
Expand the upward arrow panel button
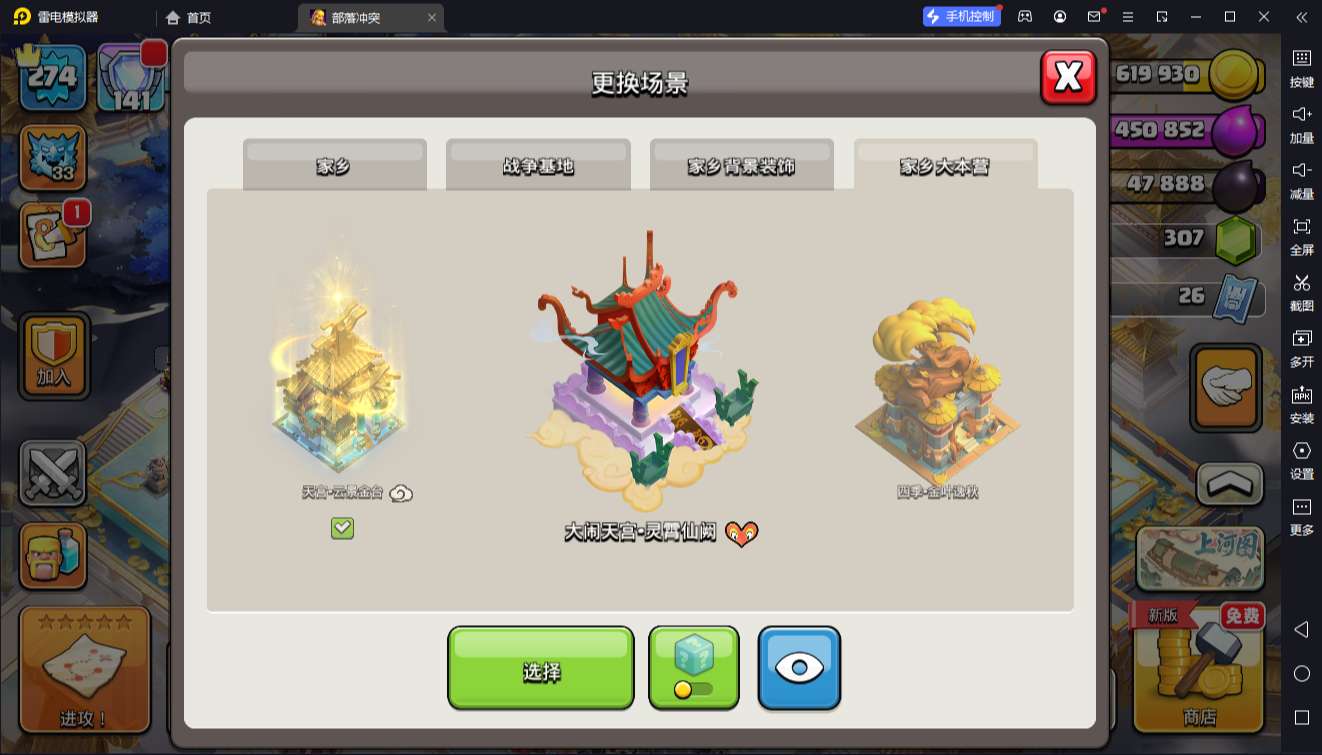(x=1230, y=484)
